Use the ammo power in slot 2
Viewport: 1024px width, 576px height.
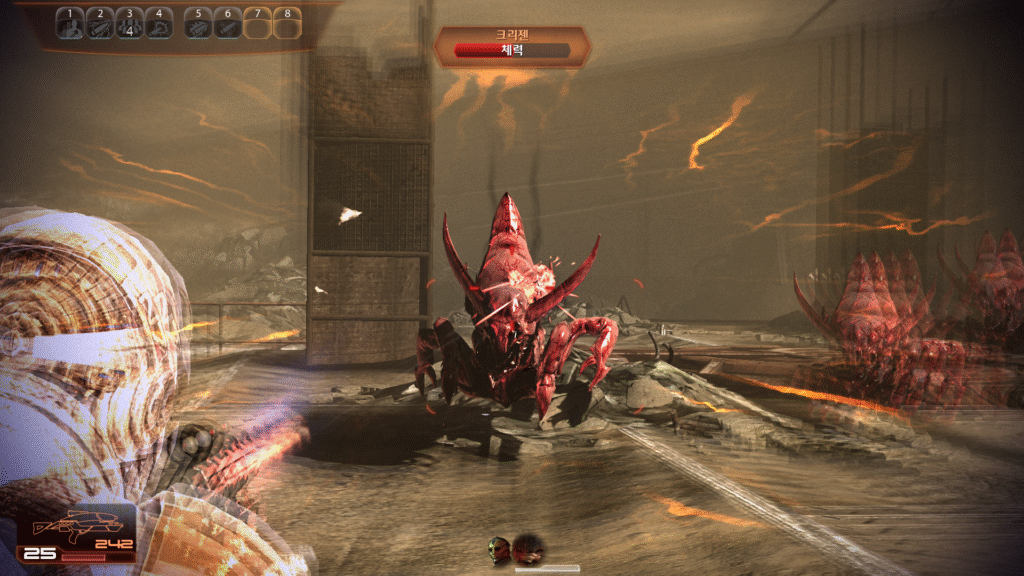99,24
